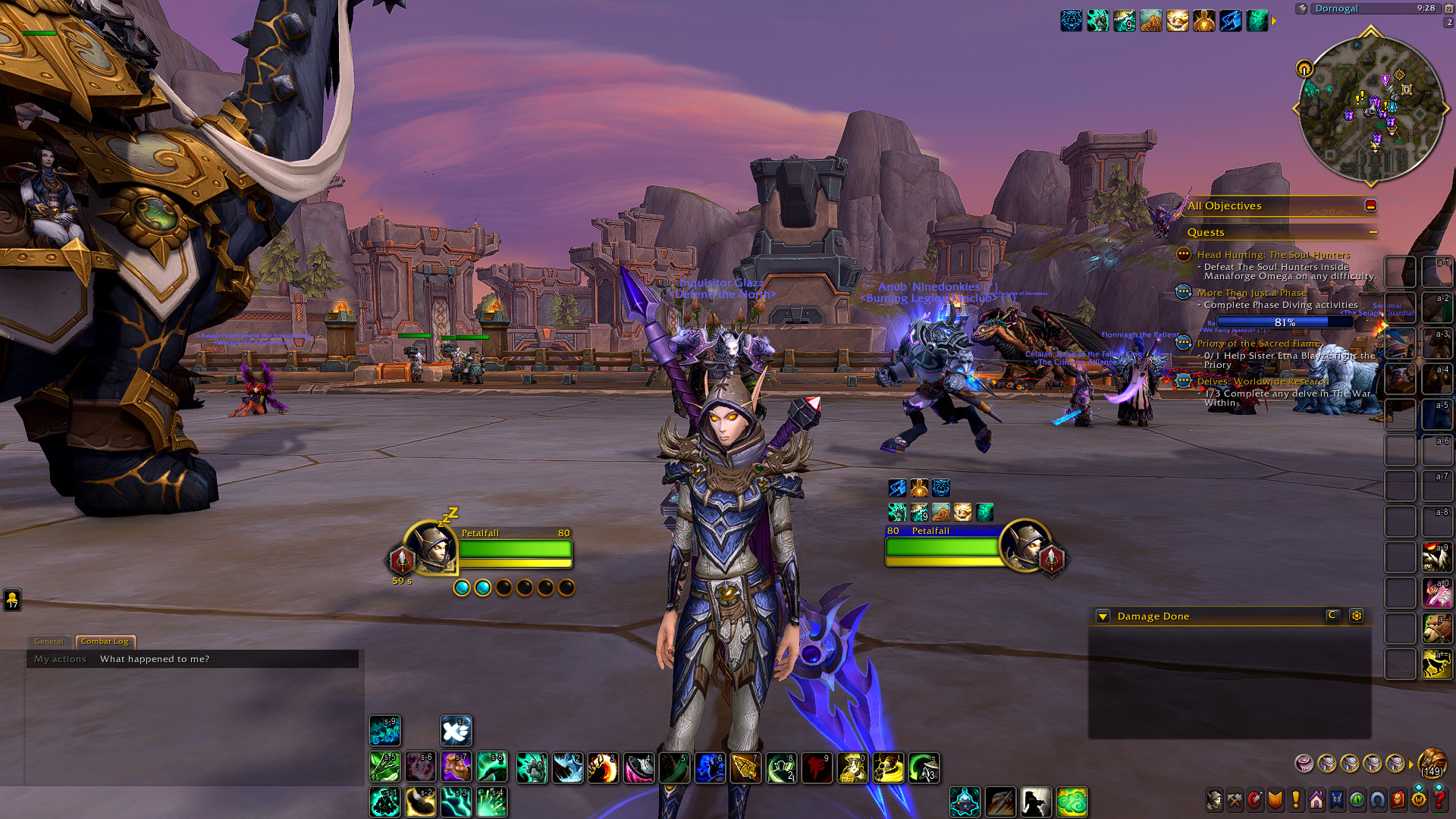Switch to the General chat tab
The height and width of the screenshot is (819, 1456).
coord(49,642)
